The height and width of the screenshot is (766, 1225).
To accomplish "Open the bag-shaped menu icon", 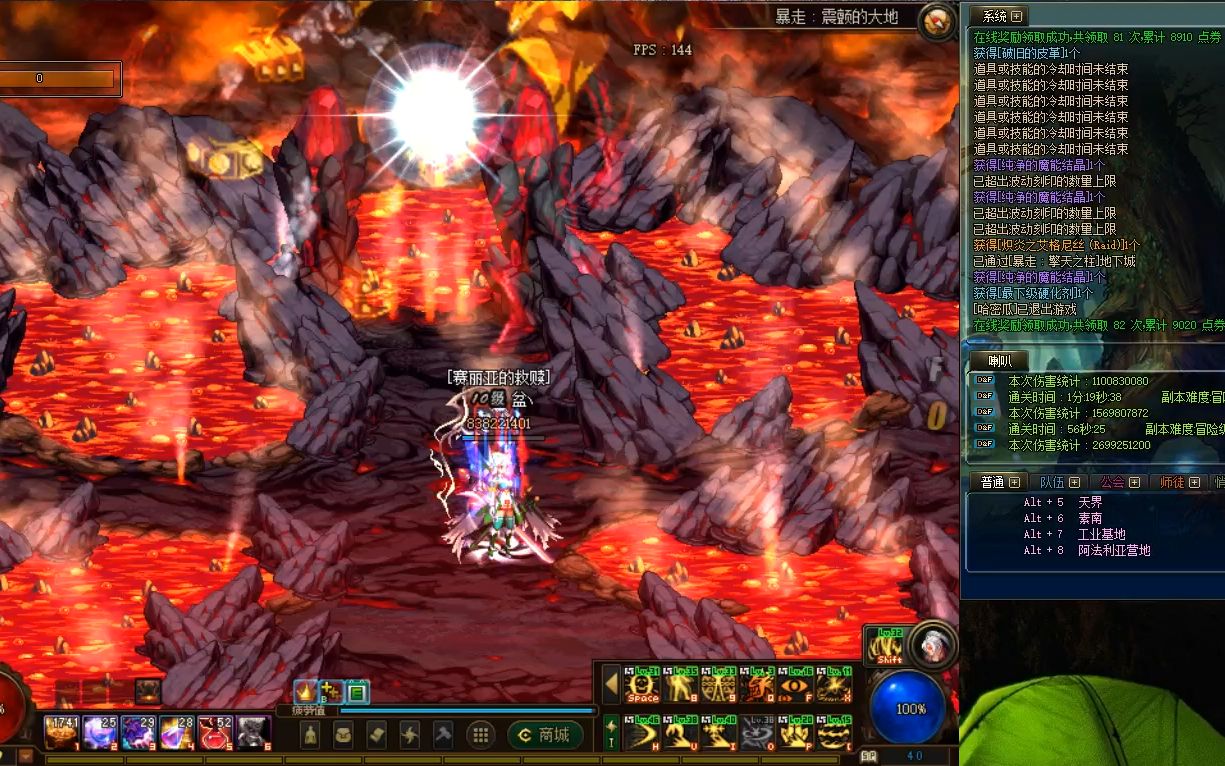I will tap(343, 735).
